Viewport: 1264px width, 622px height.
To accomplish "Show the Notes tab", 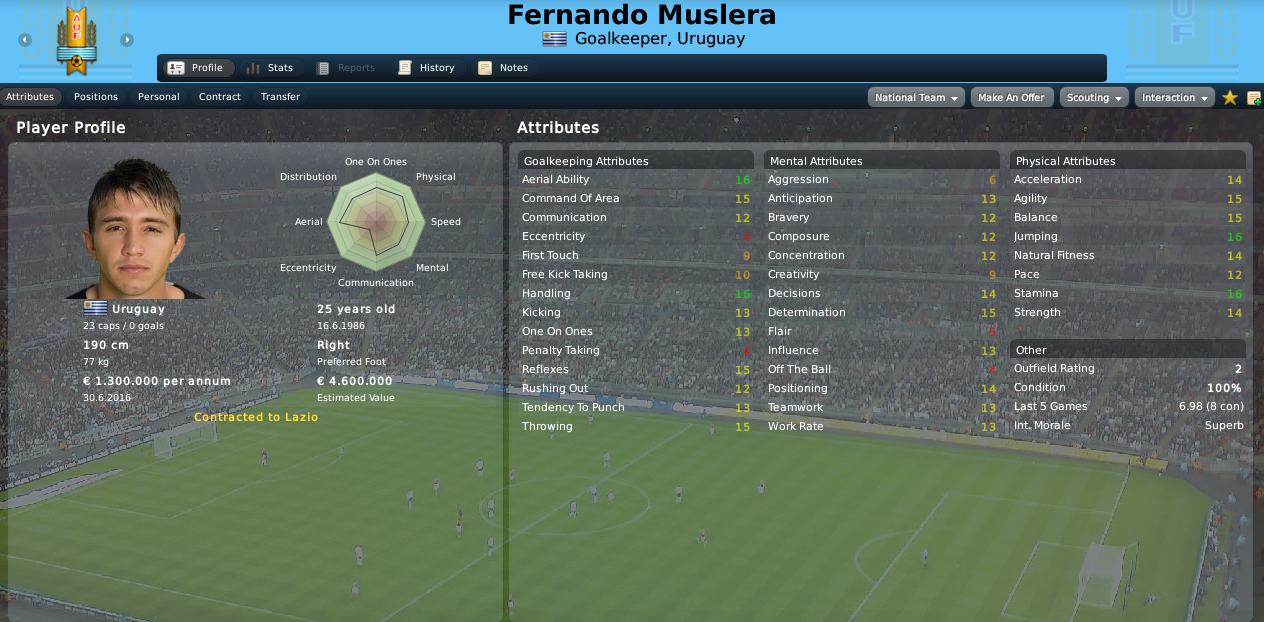I will tap(503, 68).
